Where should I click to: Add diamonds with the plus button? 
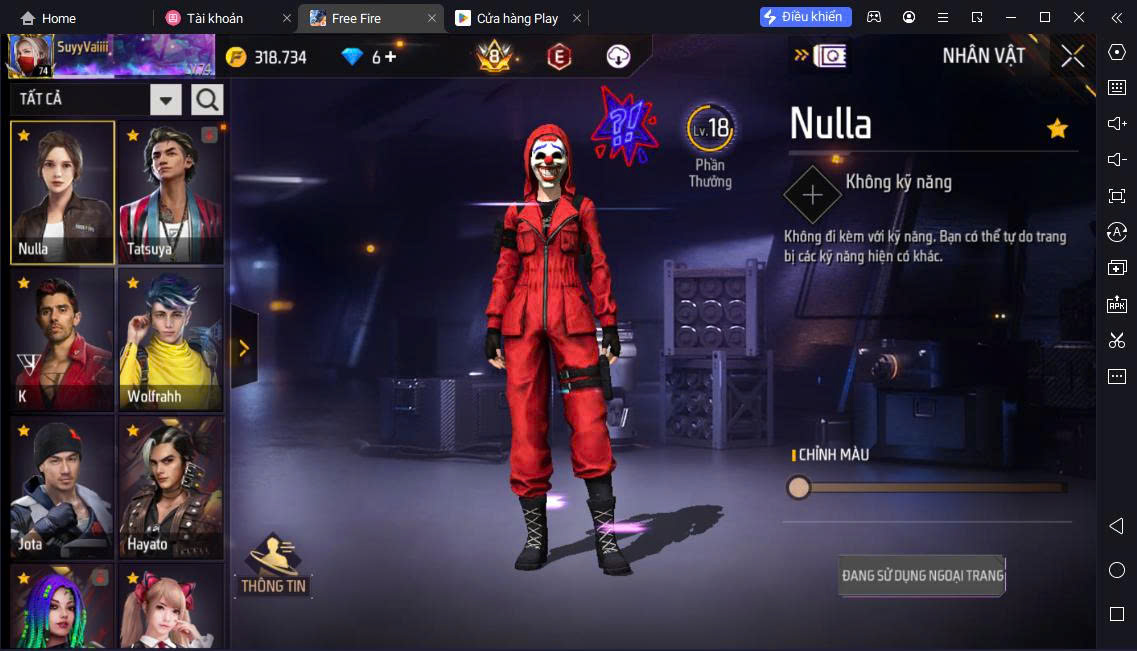click(x=390, y=57)
